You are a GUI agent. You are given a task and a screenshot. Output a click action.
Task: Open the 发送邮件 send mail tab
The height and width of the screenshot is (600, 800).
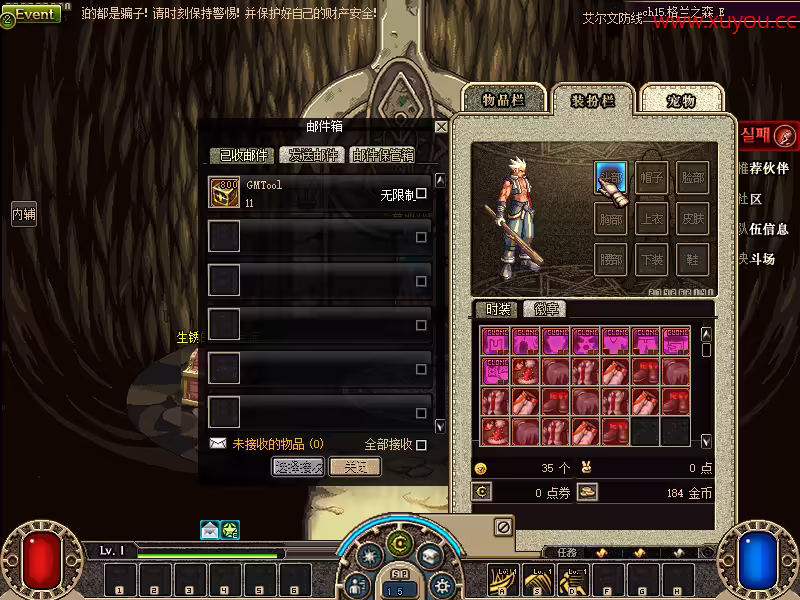pos(313,155)
